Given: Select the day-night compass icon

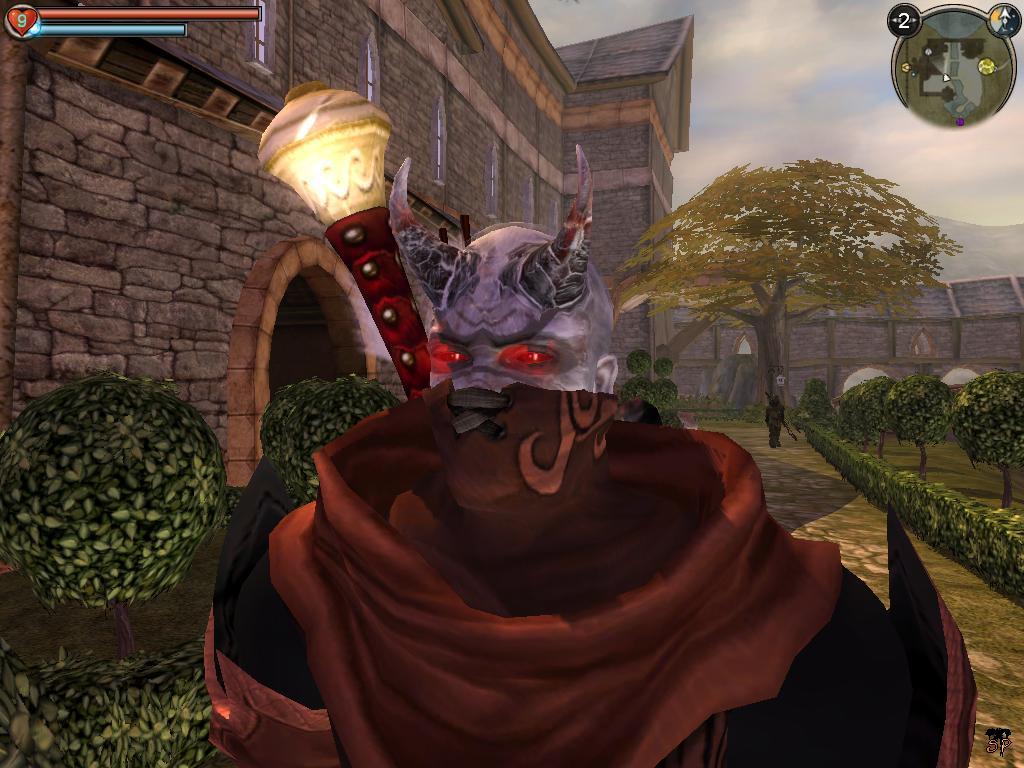Looking at the screenshot, I should coord(1003,19).
